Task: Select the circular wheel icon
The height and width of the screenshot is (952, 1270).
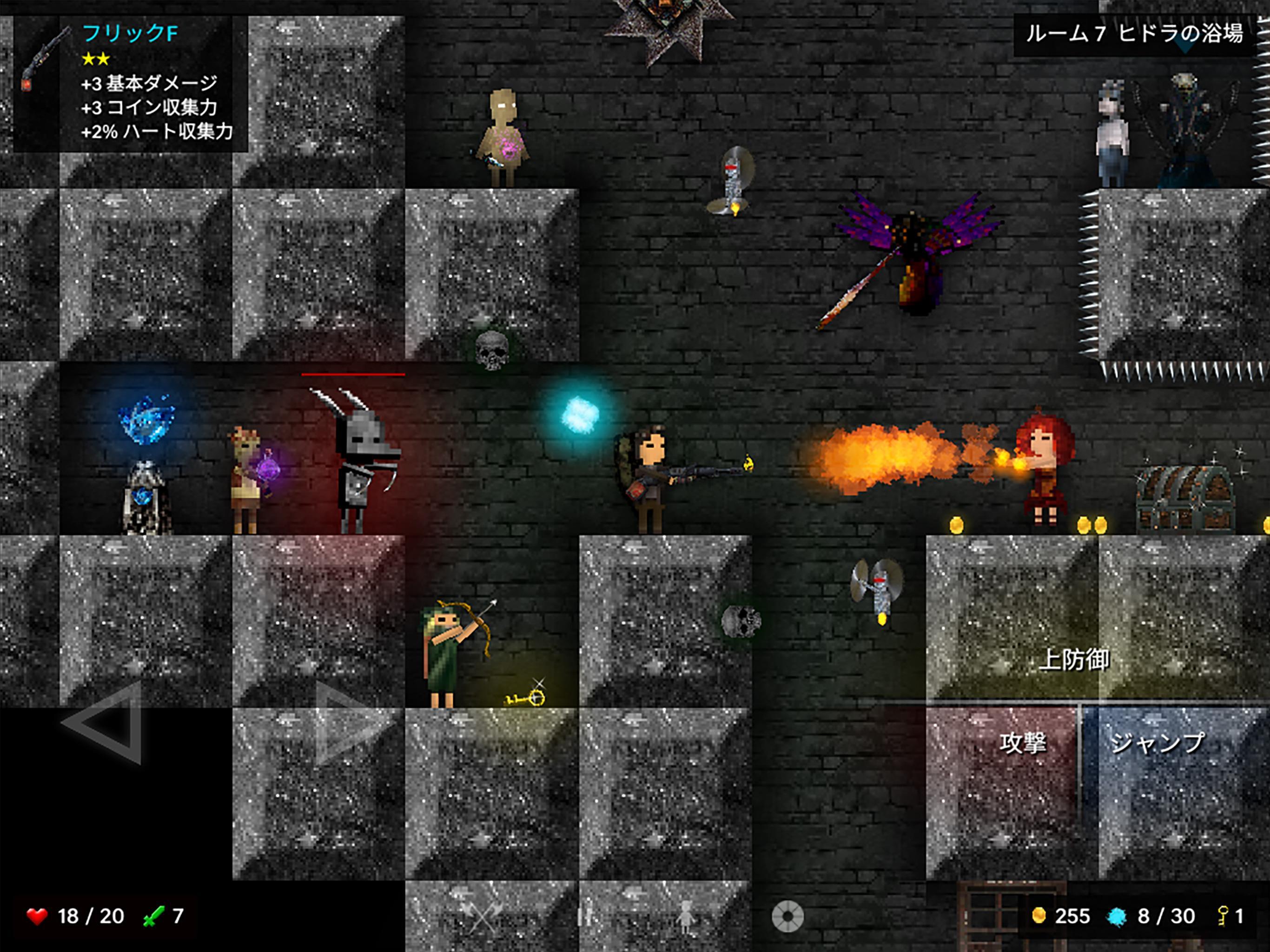Action: pyautogui.click(x=787, y=915)
